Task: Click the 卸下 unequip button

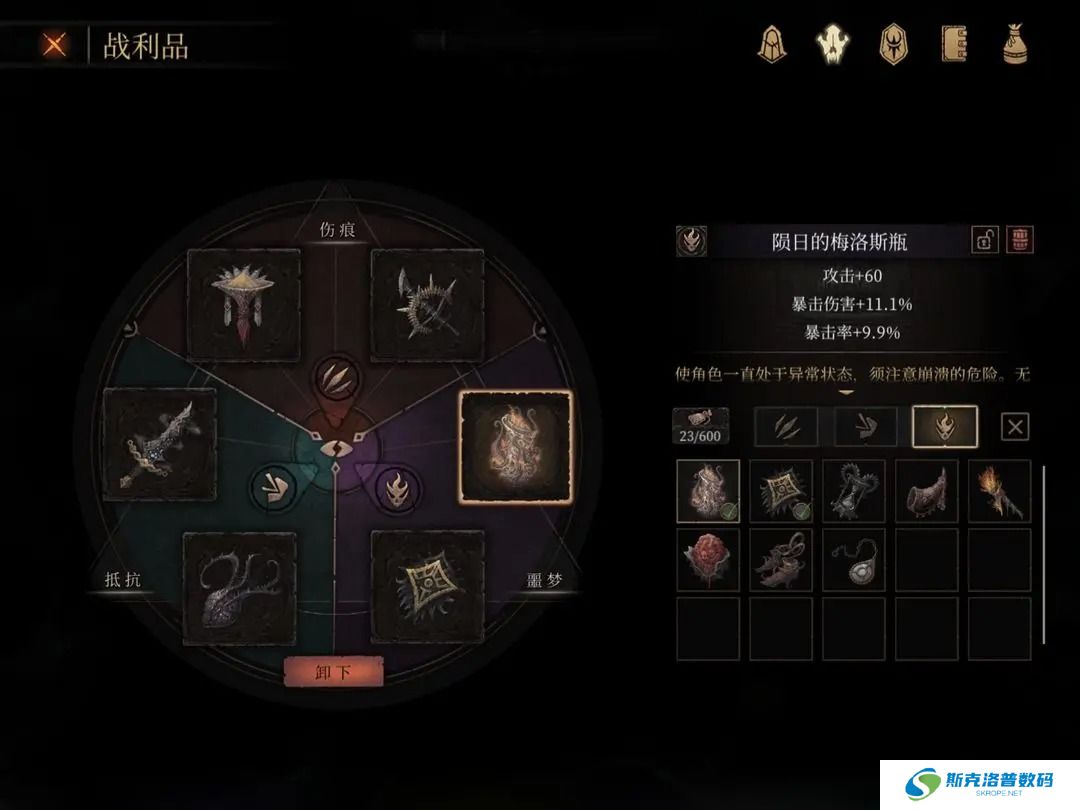Action: [x=333, y=672]
